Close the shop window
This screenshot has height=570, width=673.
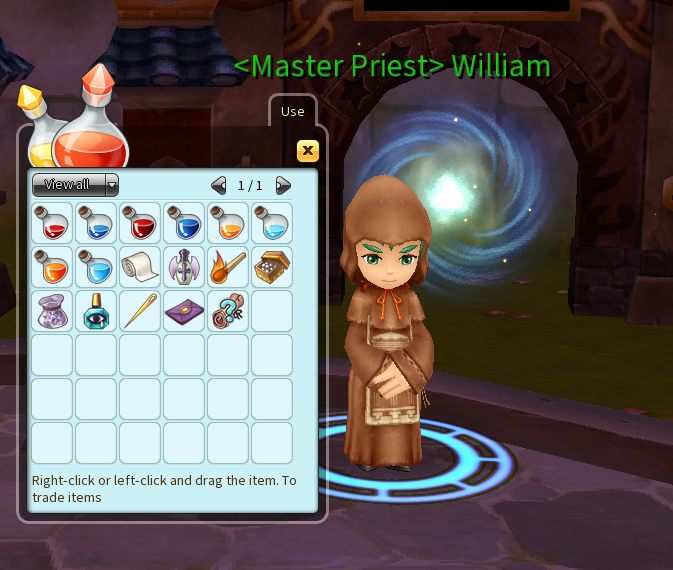click(308, 151)
